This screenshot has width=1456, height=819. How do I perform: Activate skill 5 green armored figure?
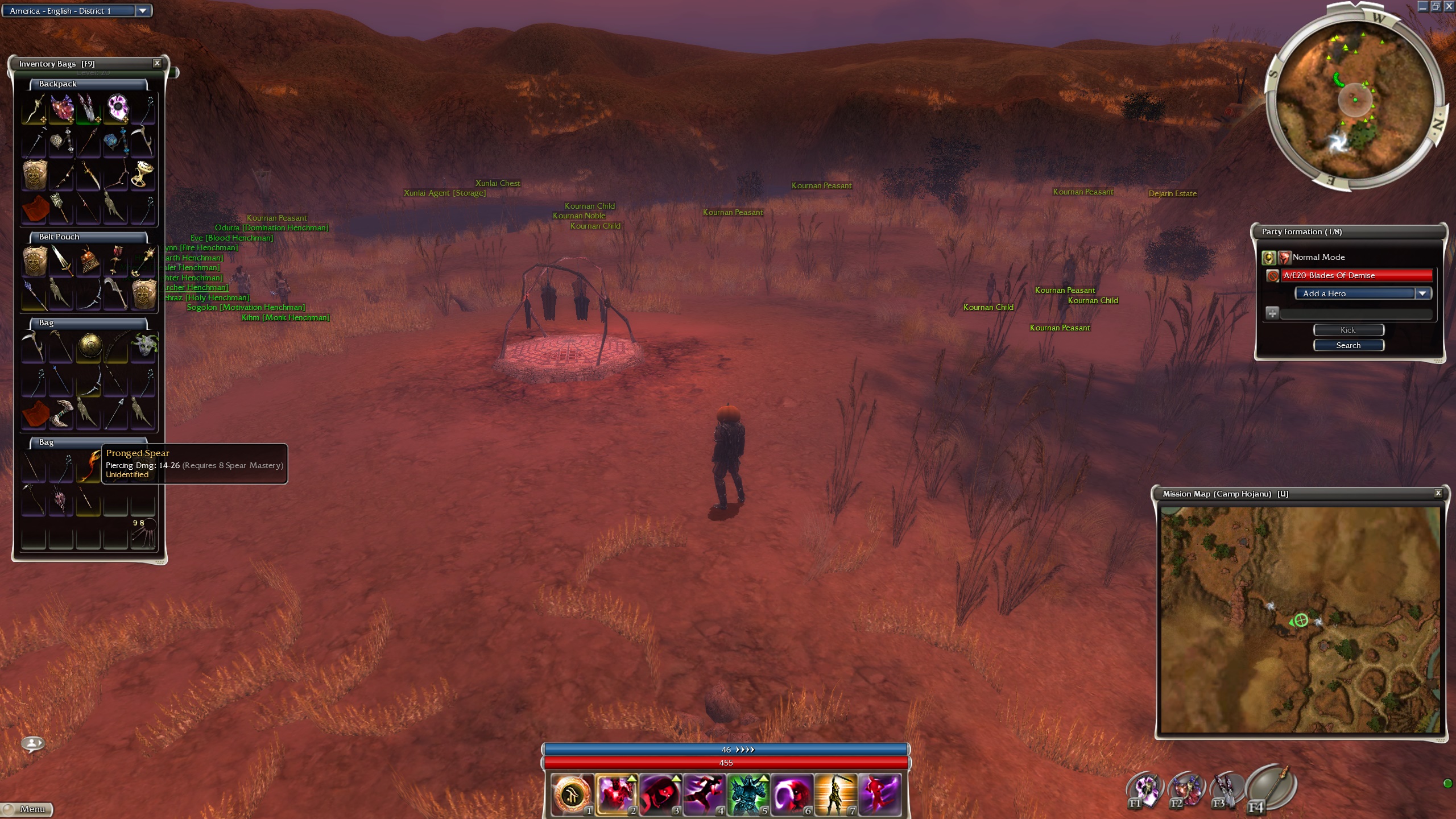click(x=747, y=794)
